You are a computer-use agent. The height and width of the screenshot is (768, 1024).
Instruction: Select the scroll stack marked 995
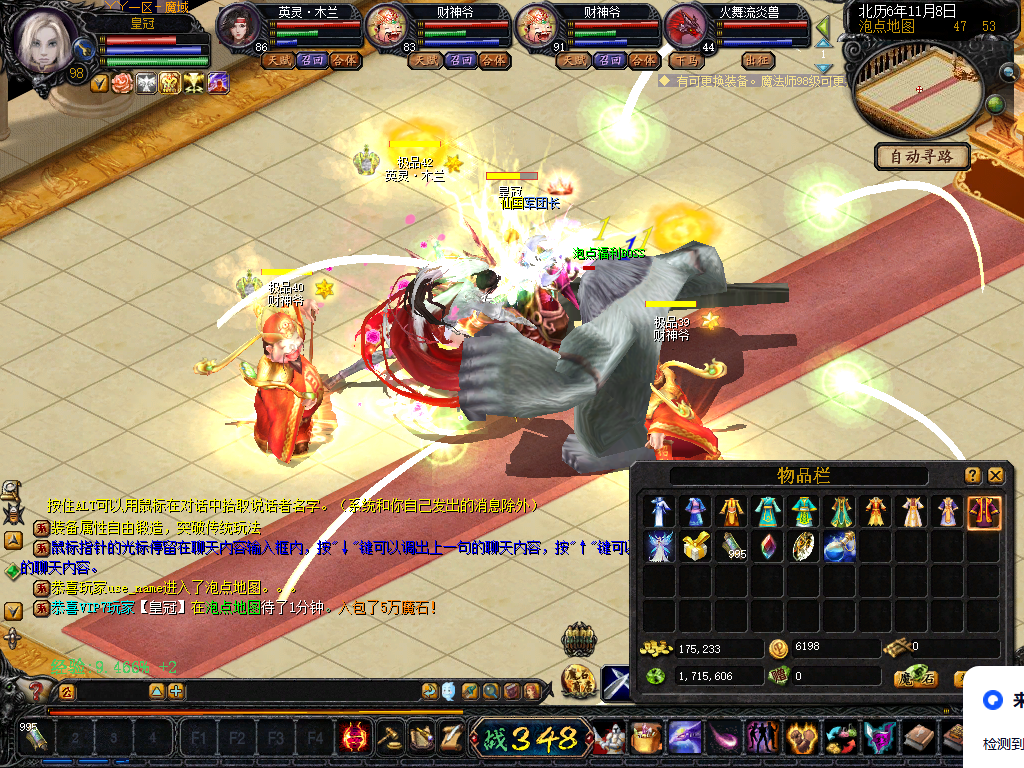click(731, 547)
